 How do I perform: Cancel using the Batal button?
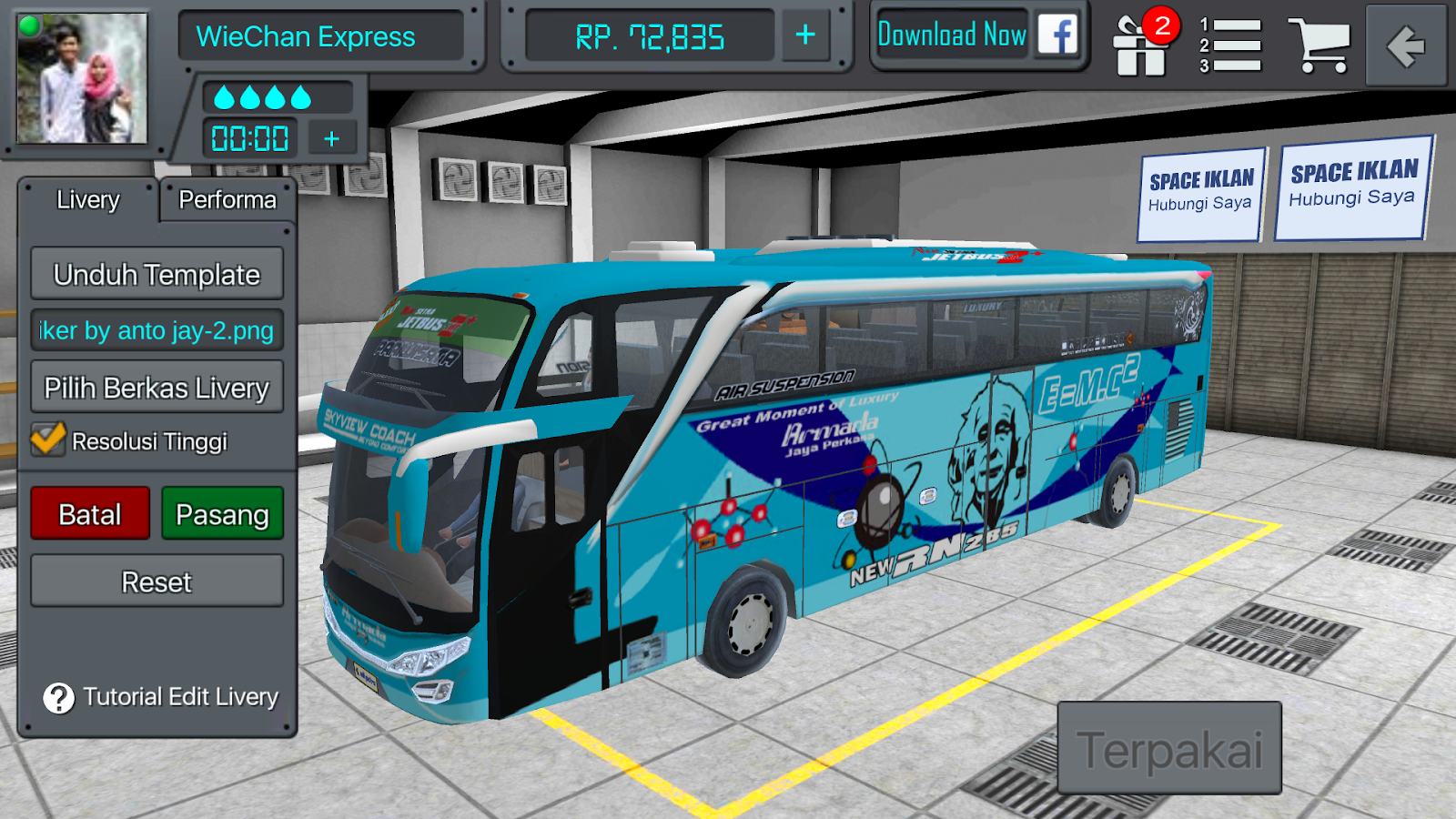tap(89, 513)
